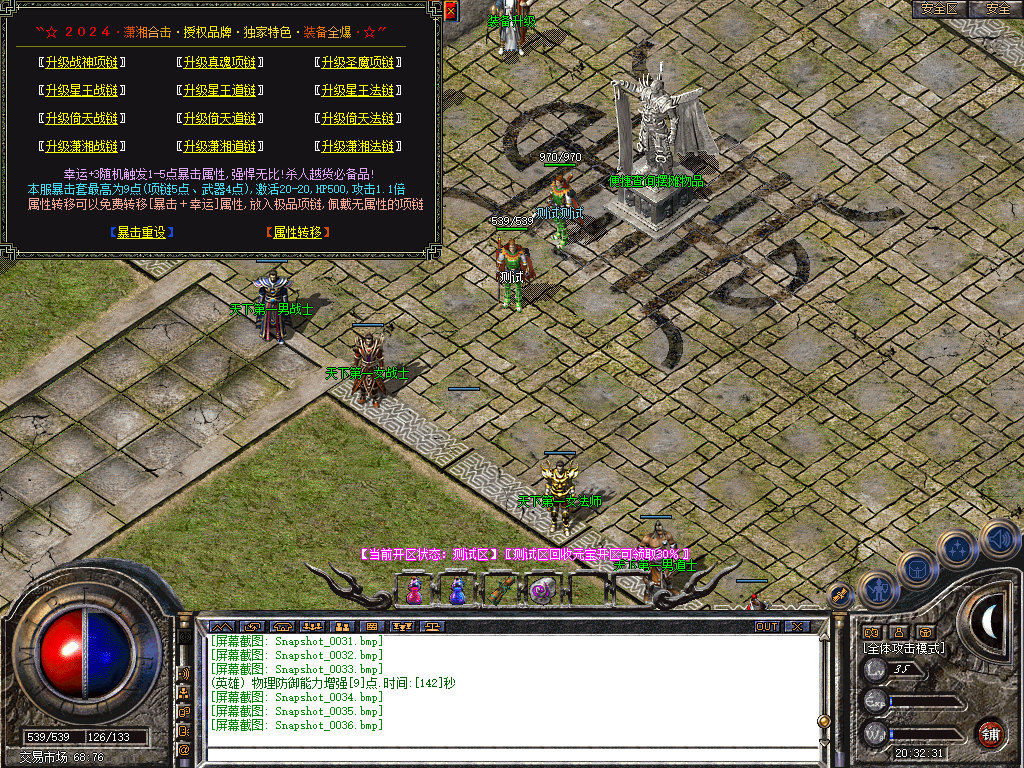Viewport: 1024px width, 768px height.
Task: Use the red potion in the belt
Action: [x=414, y=592]
